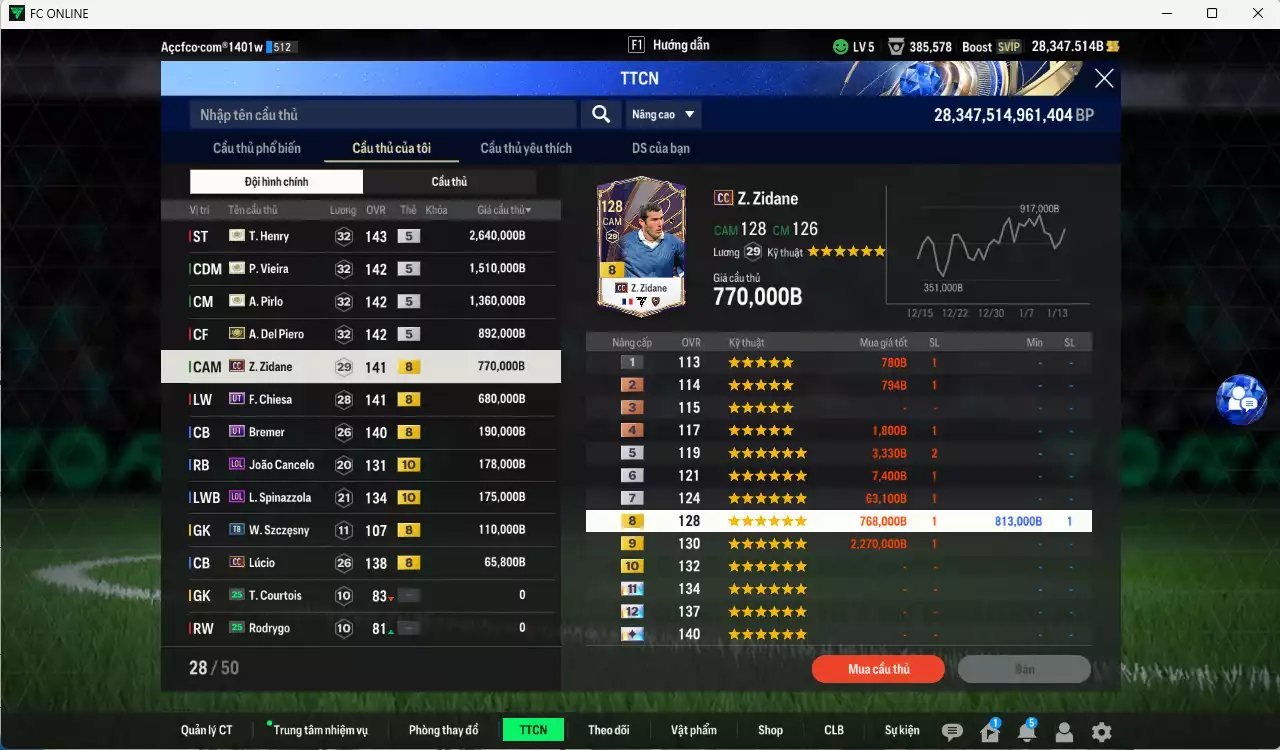
Task: Open the game settings gear icon
Action: pyautogui.click(x=1102, y=731)
